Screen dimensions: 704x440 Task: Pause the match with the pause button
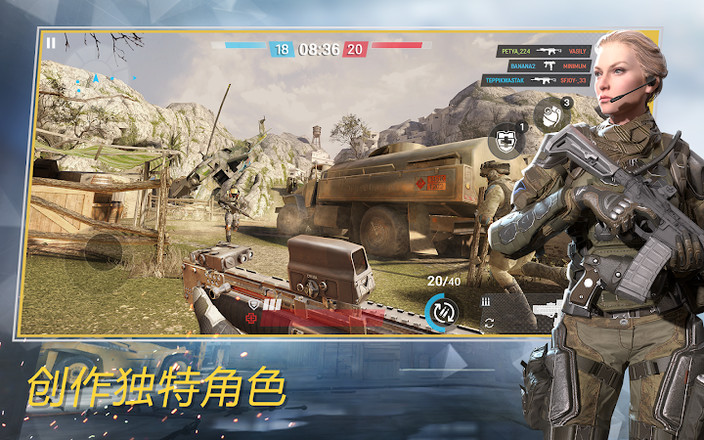point(51,43)
